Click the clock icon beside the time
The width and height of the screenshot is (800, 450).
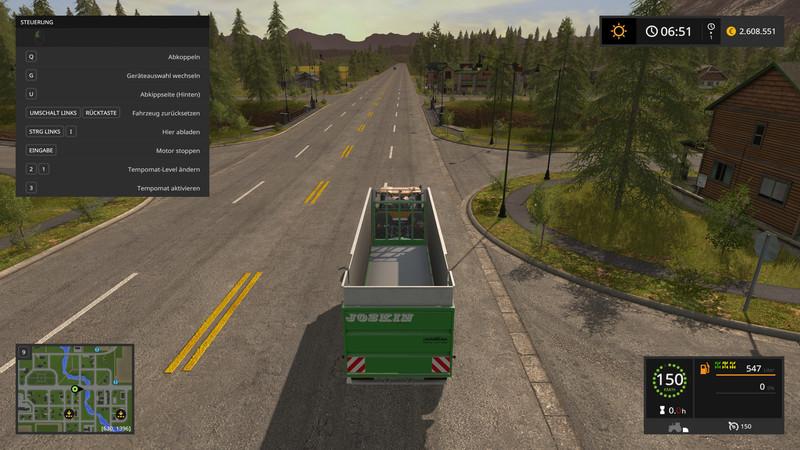652,31
